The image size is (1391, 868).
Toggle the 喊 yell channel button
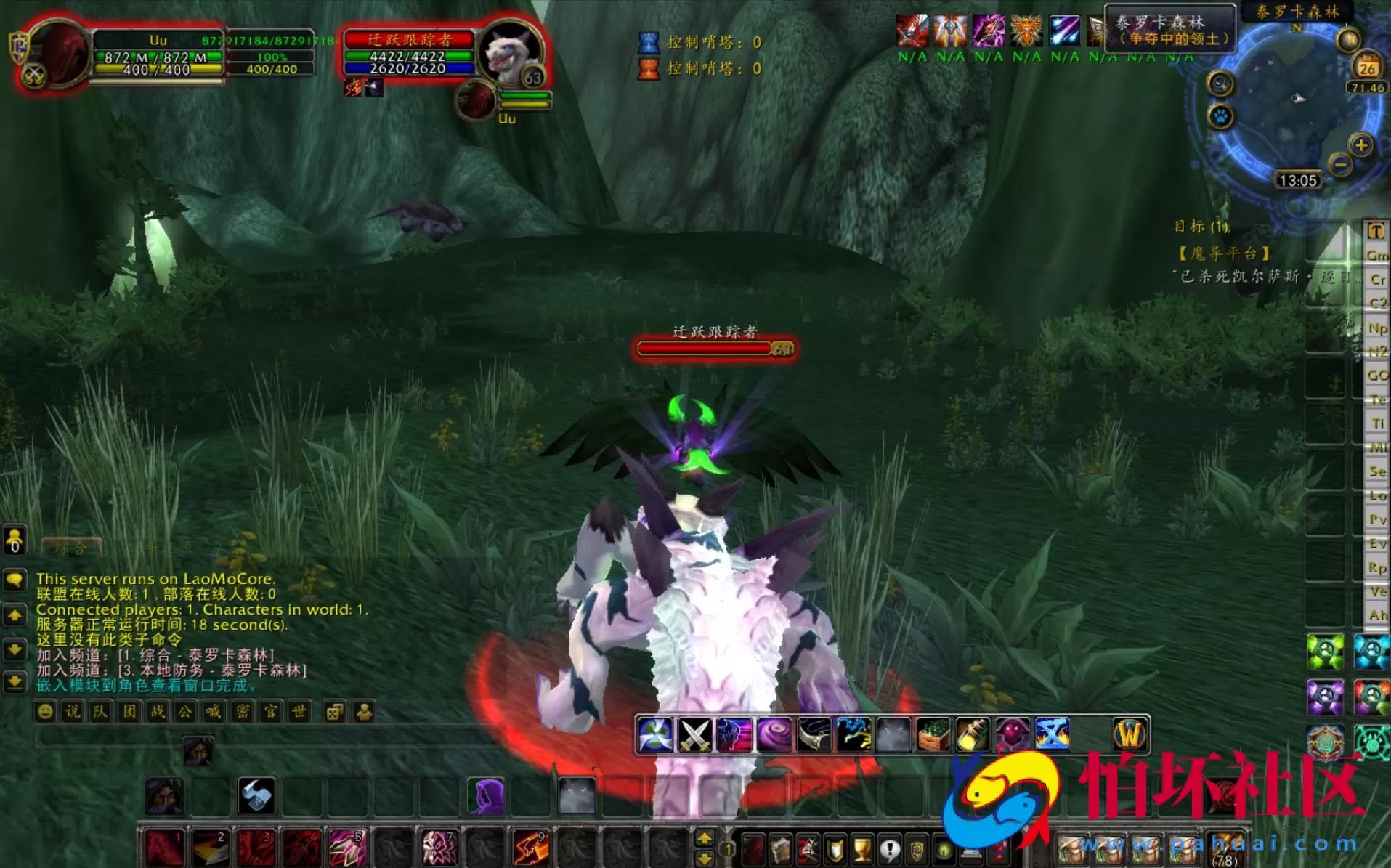point(213,712)
